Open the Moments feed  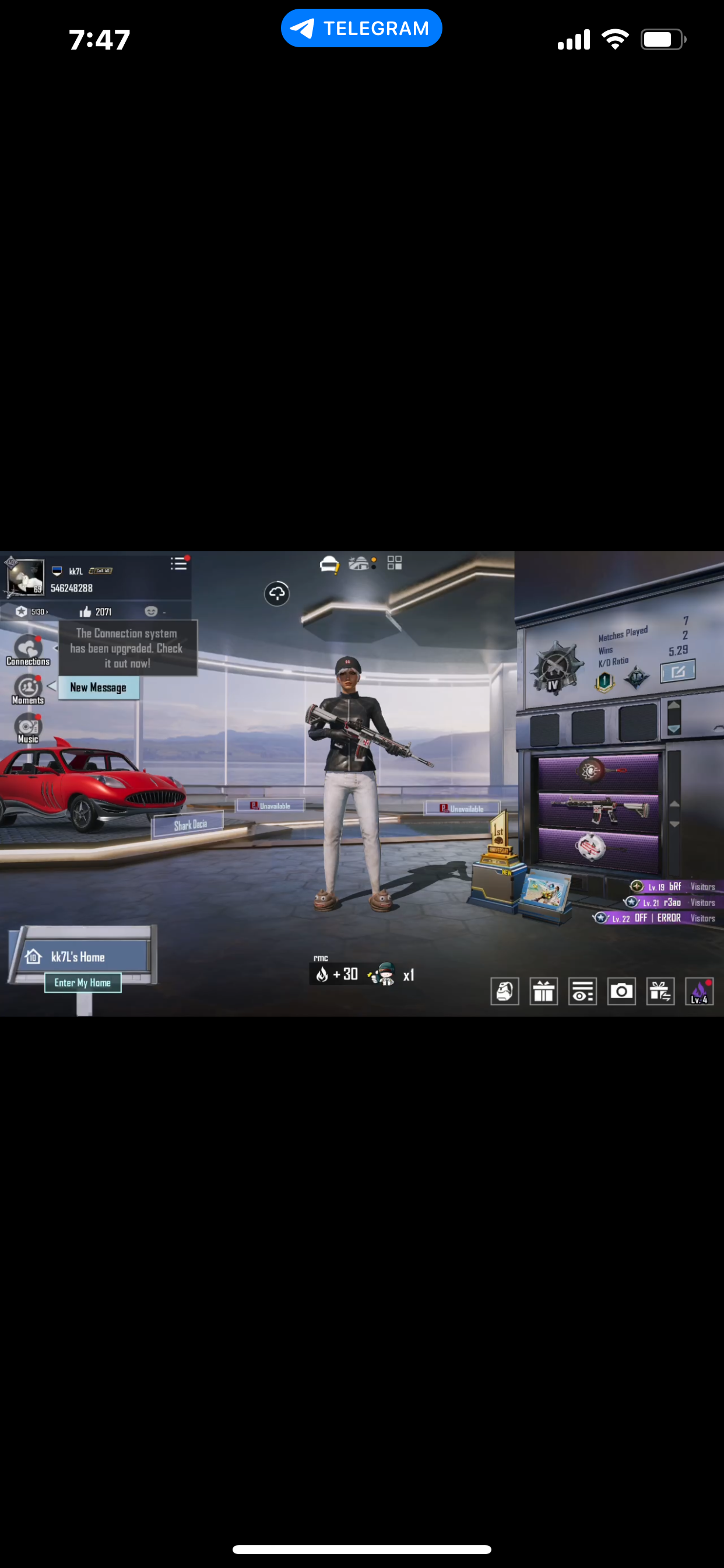pos(28,689)
